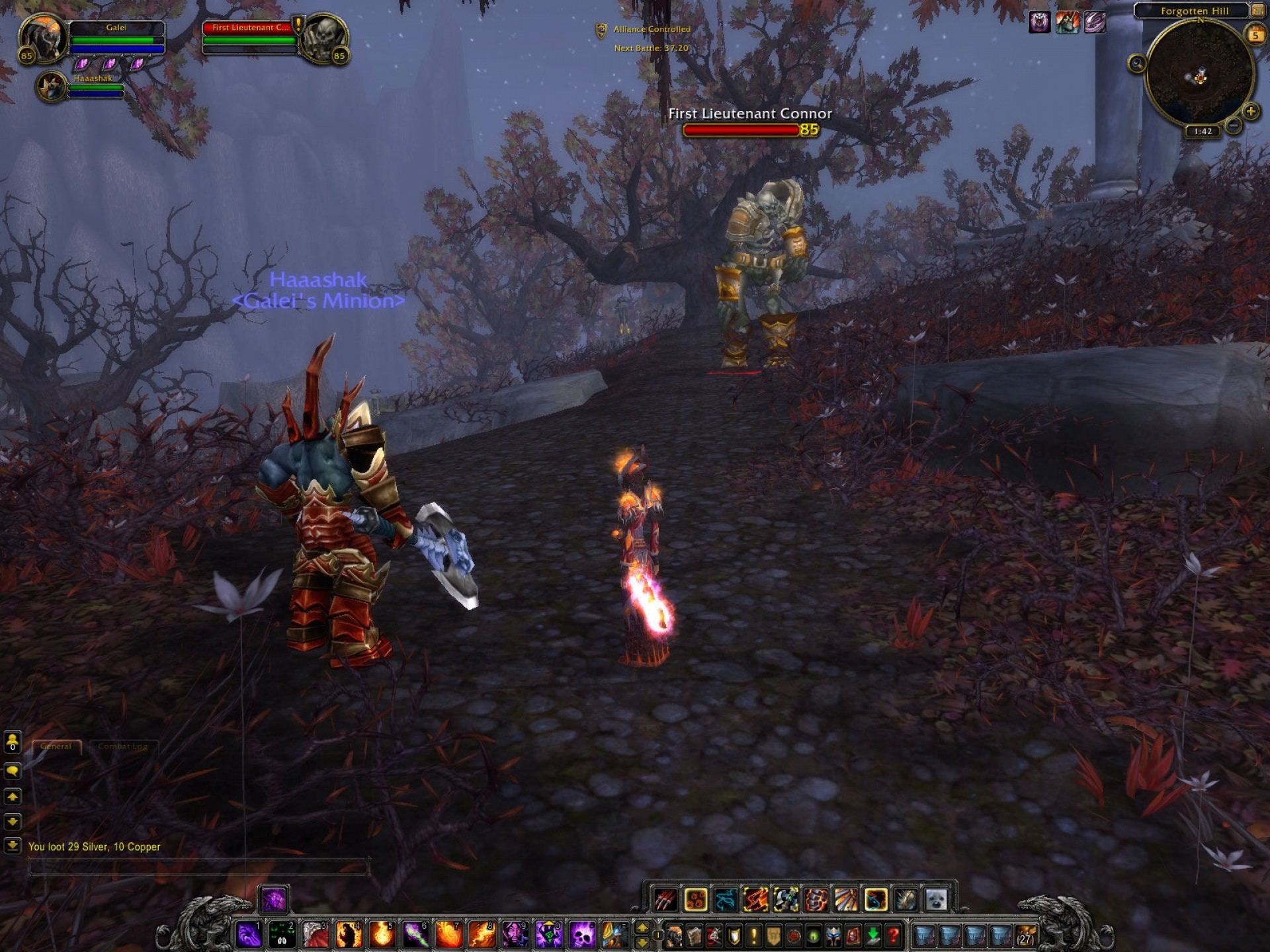Open the green eye micro menu button
Image resolution: width=1270 pixels, height=952 pixels.
pos(814,935)
